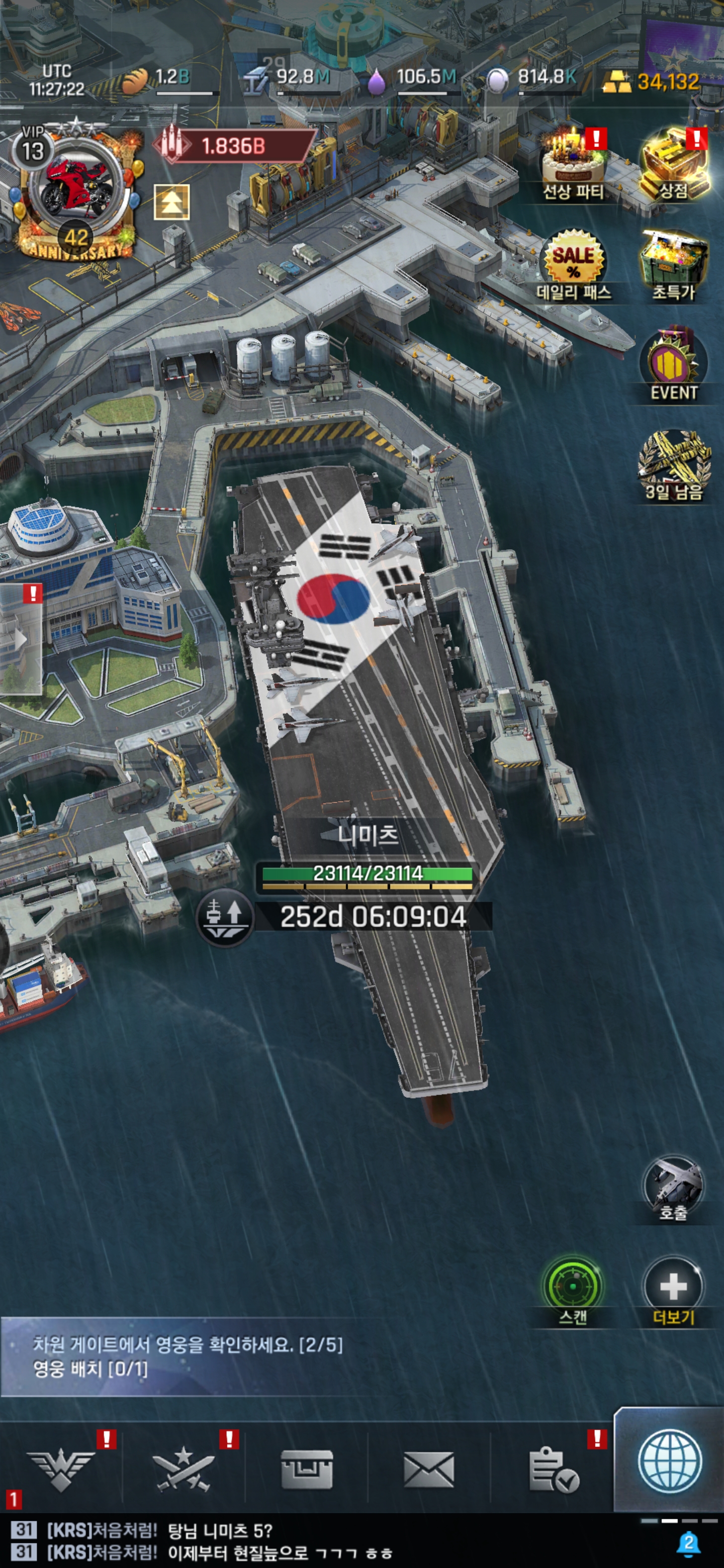Click the yellow double-arrow upgrade icon
724x1568 pixels.
pyautogui.click(x=172, y=202)
